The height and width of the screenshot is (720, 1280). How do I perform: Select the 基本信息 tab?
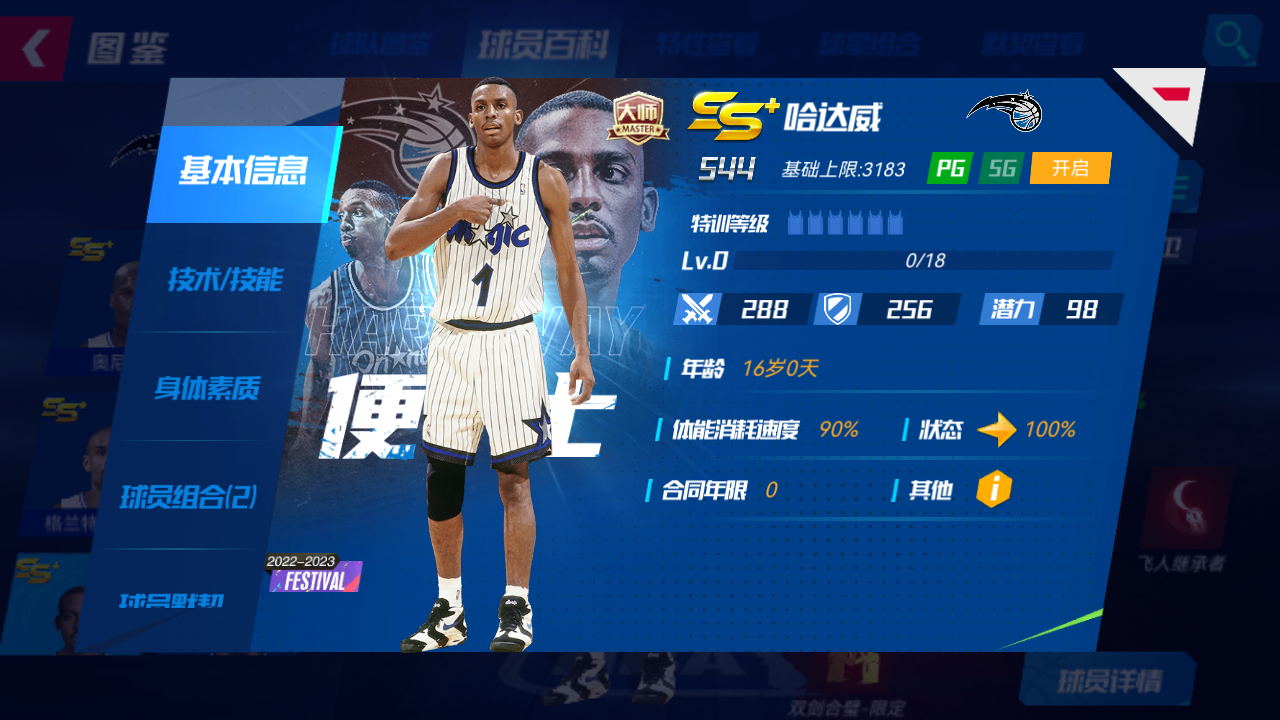pos(242,172)
